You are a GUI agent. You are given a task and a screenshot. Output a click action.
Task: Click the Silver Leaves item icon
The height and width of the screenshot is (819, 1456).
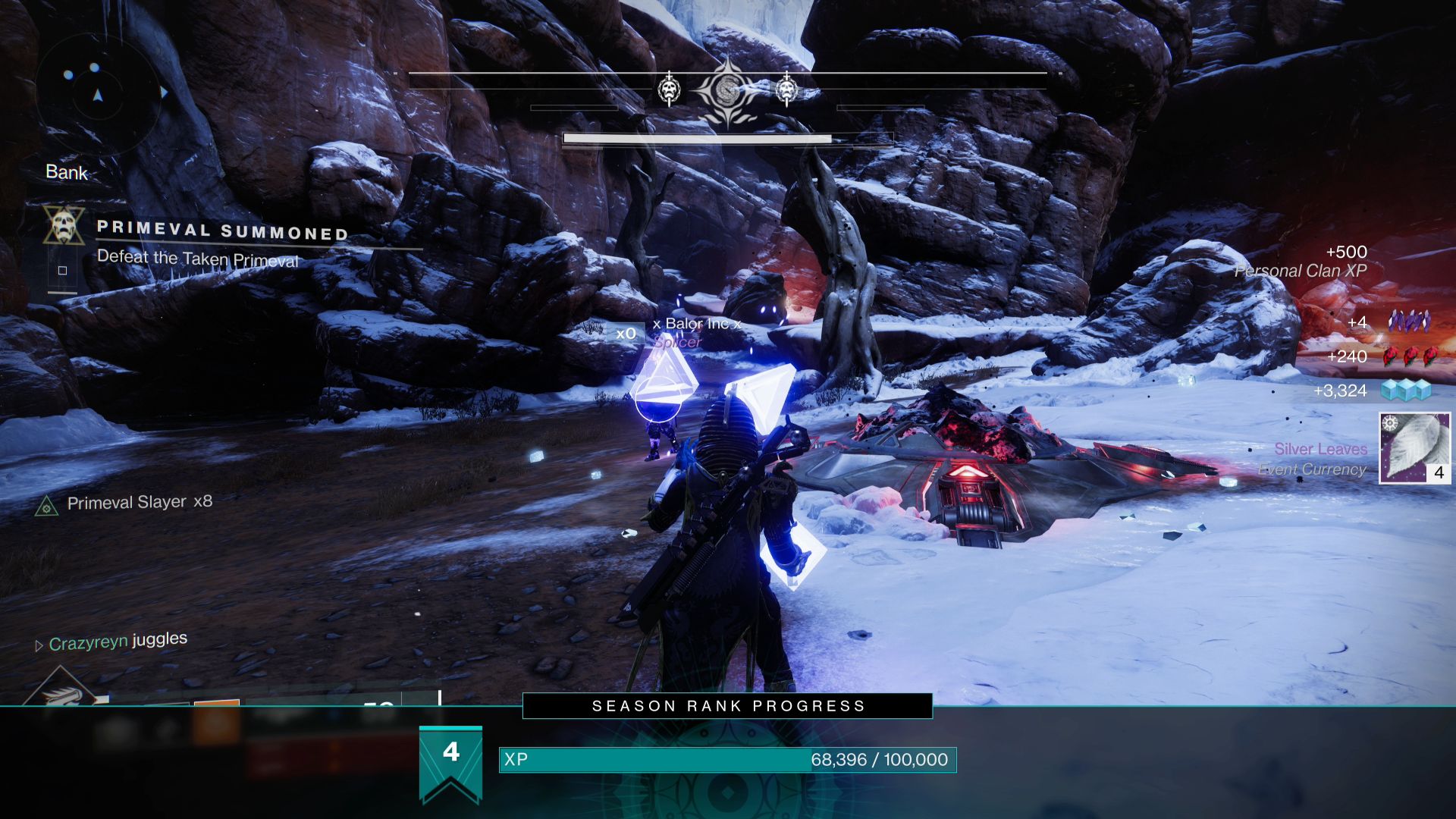click(1414, 448)
